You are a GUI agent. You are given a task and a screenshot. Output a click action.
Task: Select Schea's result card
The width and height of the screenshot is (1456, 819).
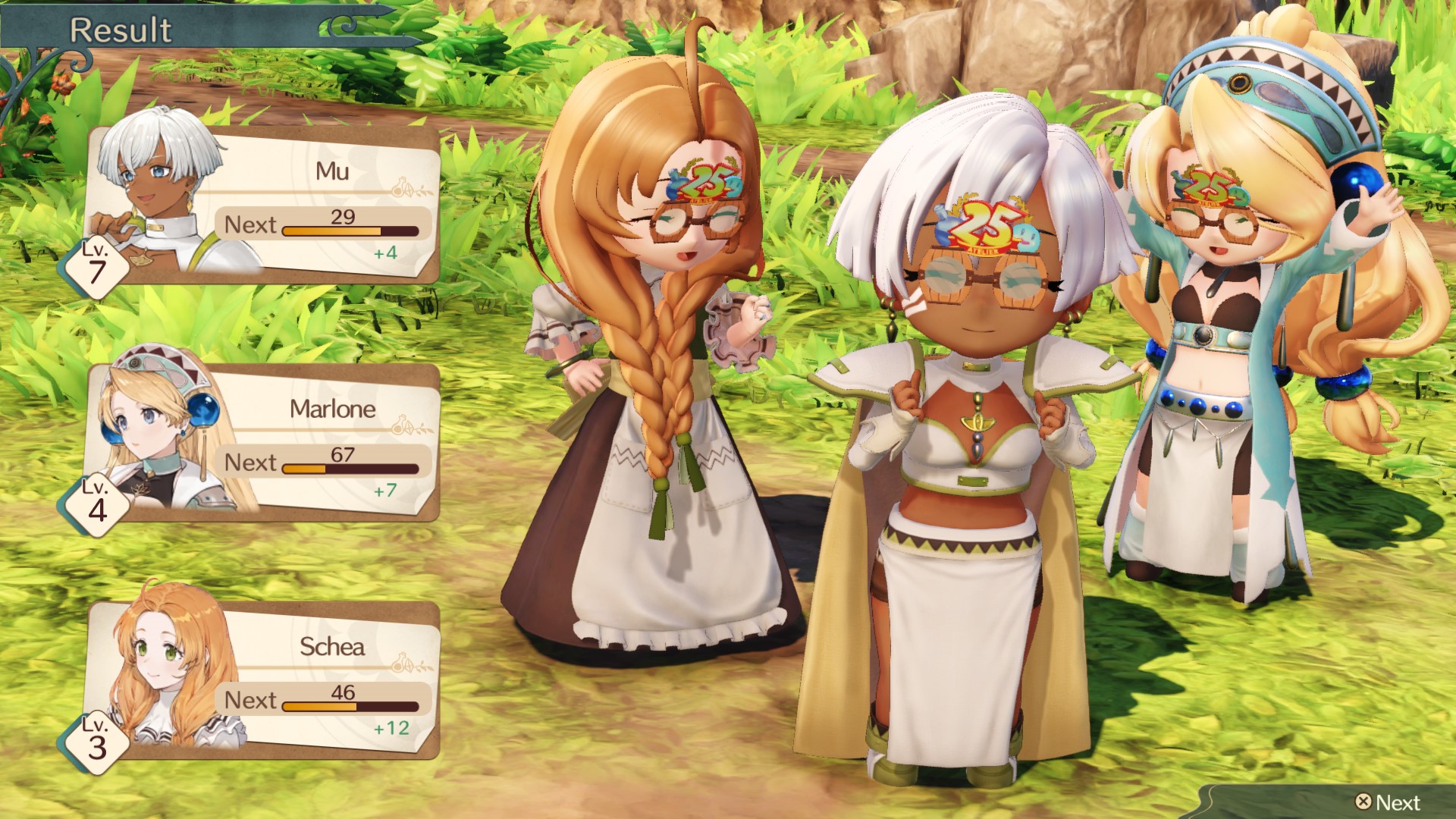tap(262, 680)
